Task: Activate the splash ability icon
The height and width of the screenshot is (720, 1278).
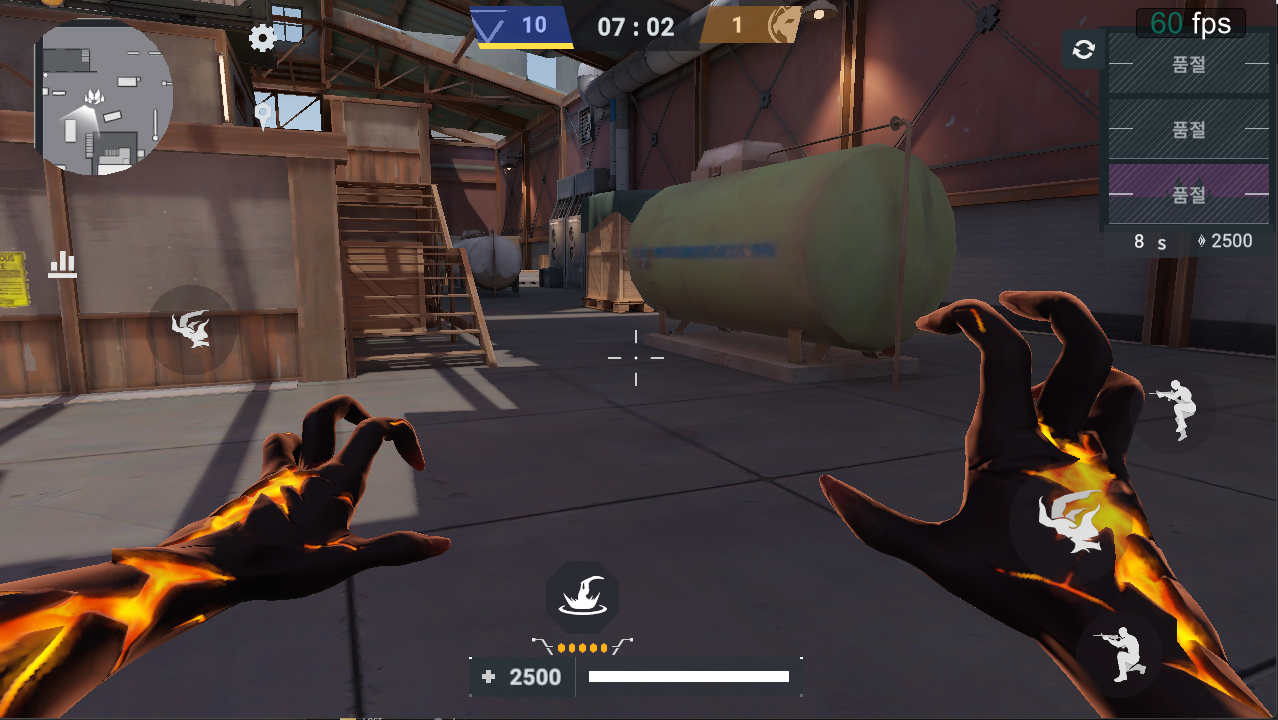Action: pyautogui.click(x=582, y=598)
